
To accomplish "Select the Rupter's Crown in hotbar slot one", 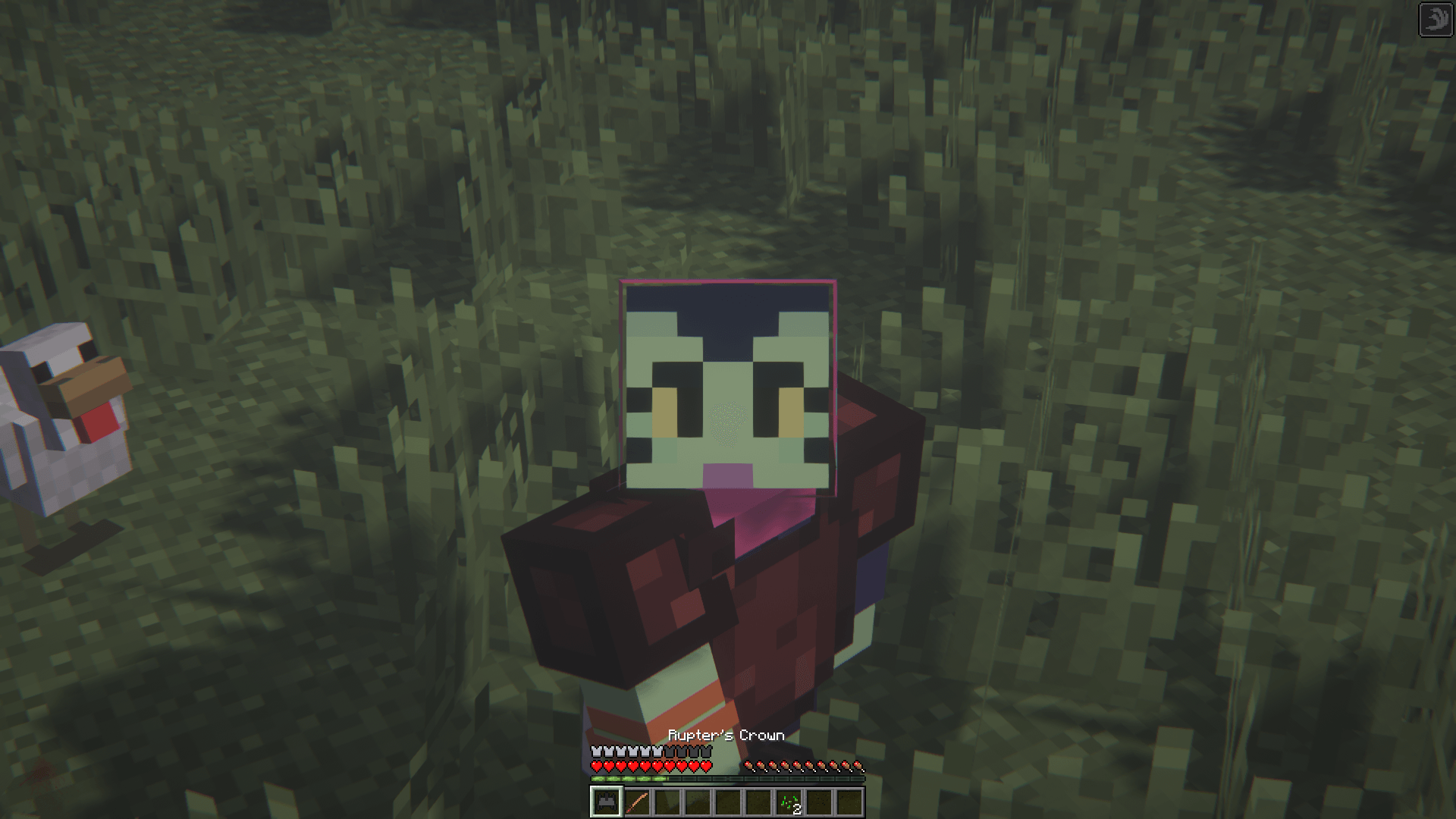I will click(x=605, y=802).
